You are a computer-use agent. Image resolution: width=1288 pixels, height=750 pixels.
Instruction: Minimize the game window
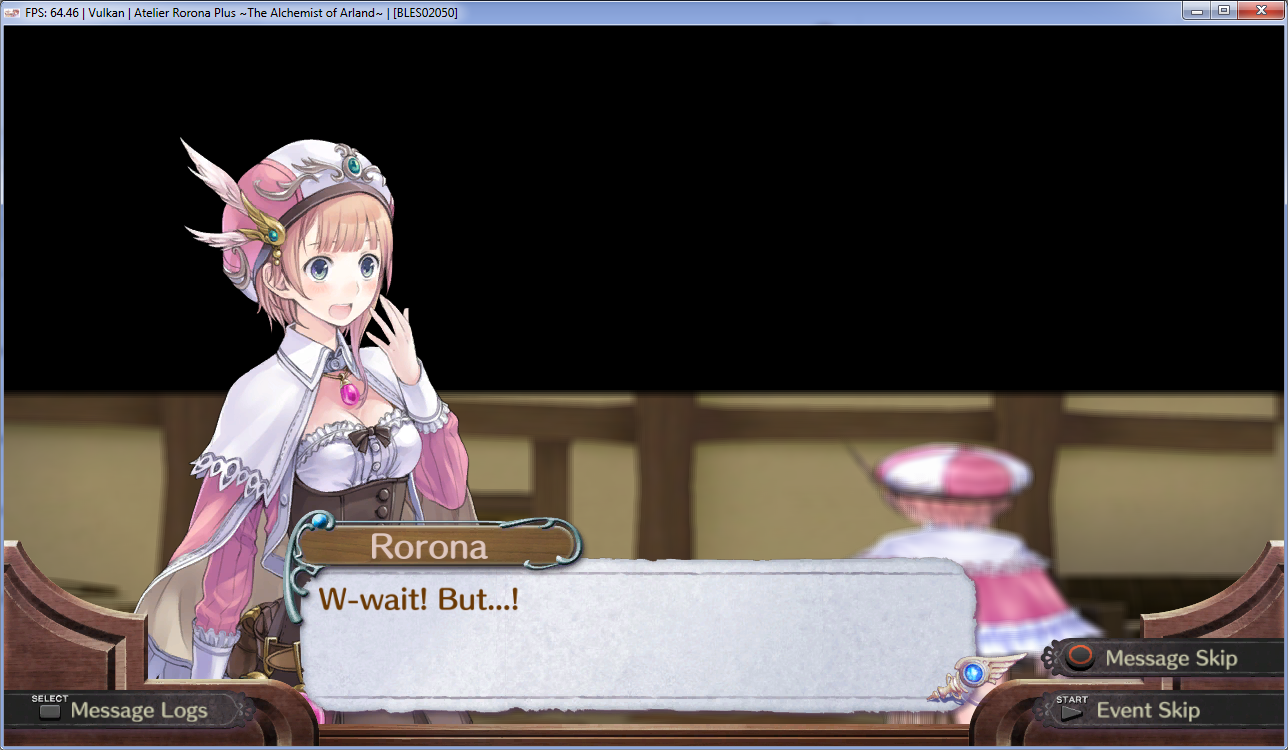pyautogui.click(x=1197, y=10)
